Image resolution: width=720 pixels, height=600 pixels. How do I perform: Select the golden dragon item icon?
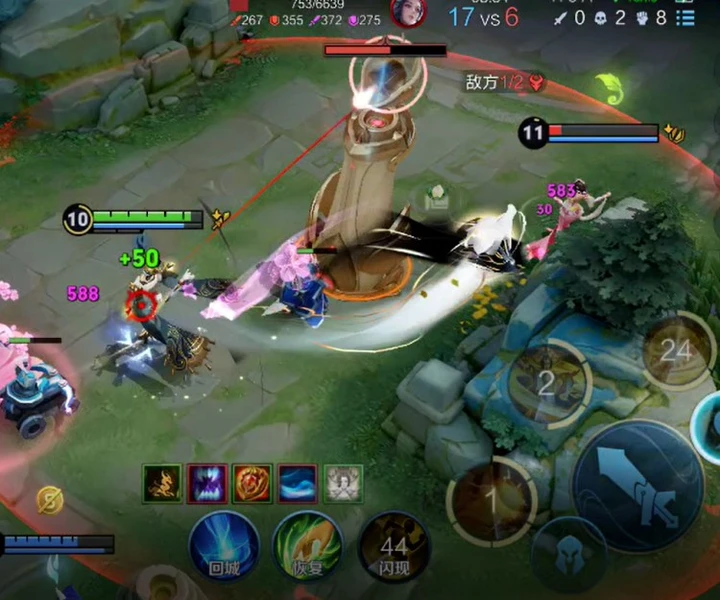tap(162, 484)
